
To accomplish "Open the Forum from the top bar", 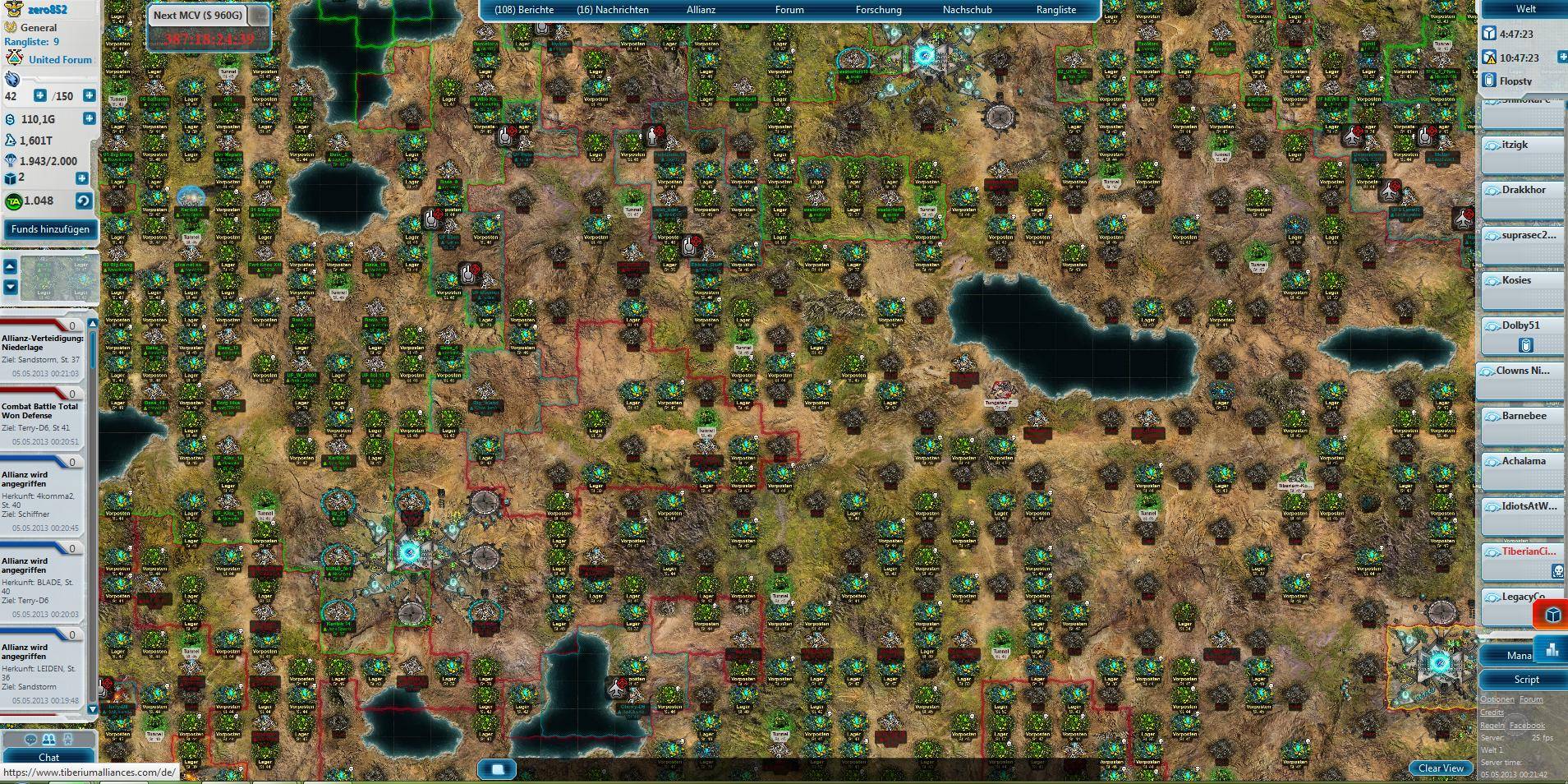I will click(789, 10).
